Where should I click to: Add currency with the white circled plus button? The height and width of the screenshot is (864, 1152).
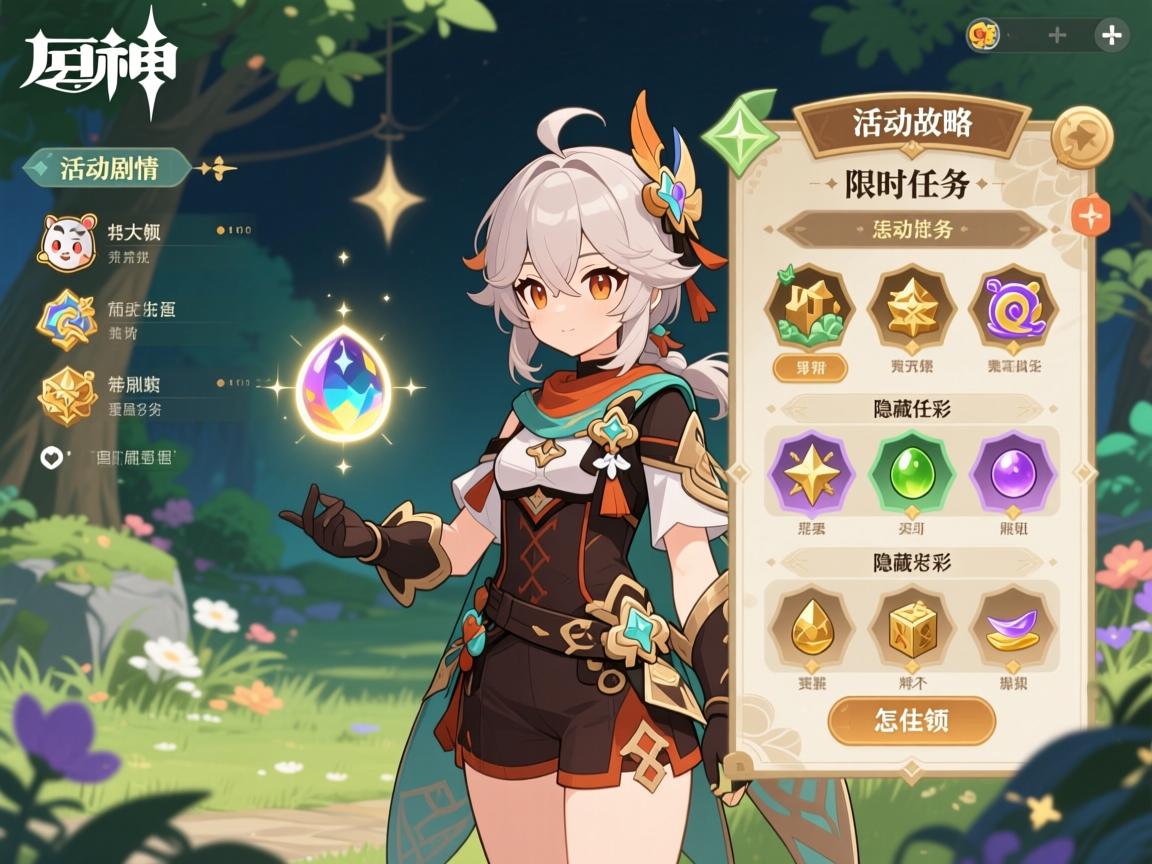[x=1110, y=36]
